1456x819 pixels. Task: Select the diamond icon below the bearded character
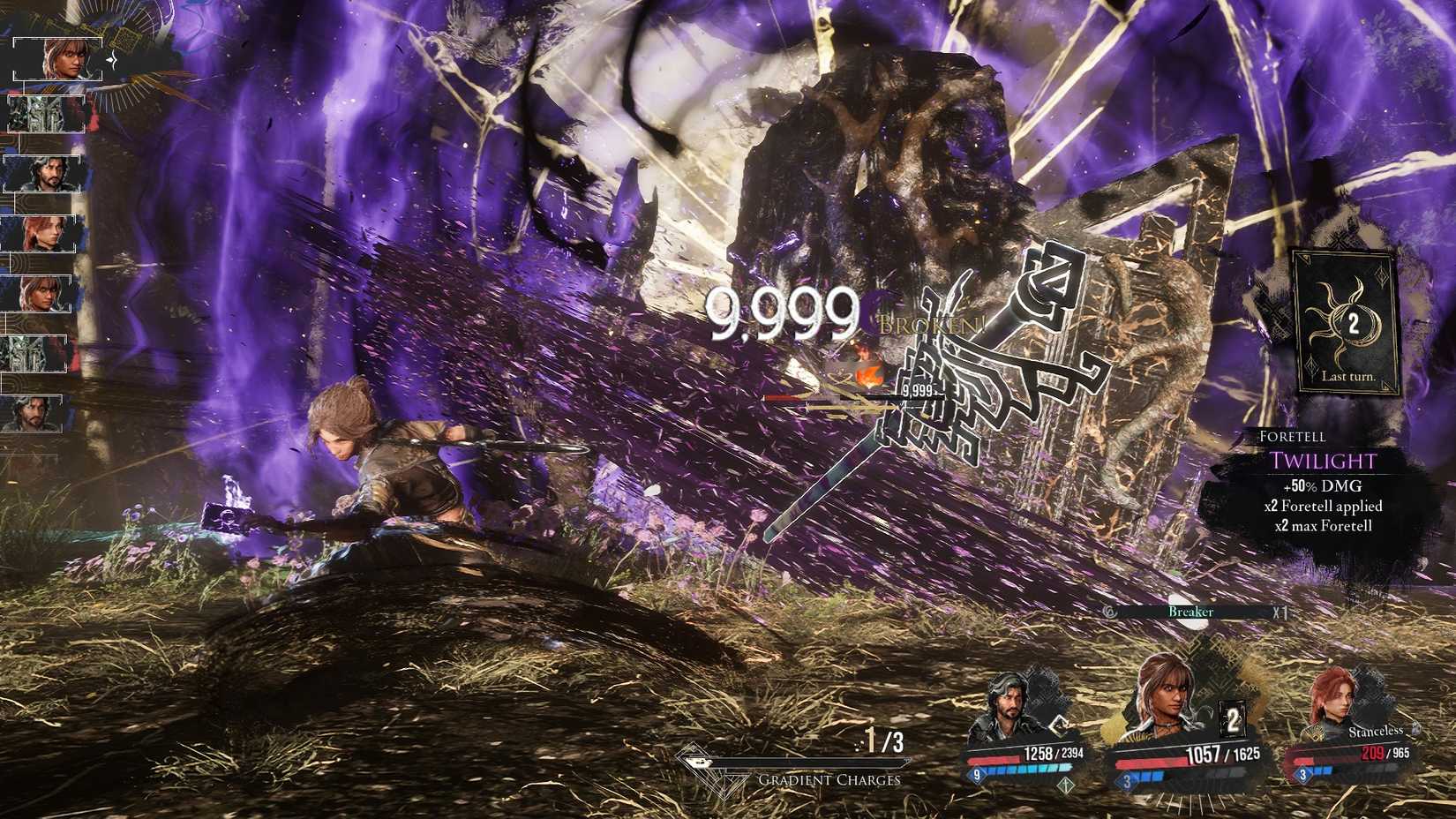[1066, 784]
